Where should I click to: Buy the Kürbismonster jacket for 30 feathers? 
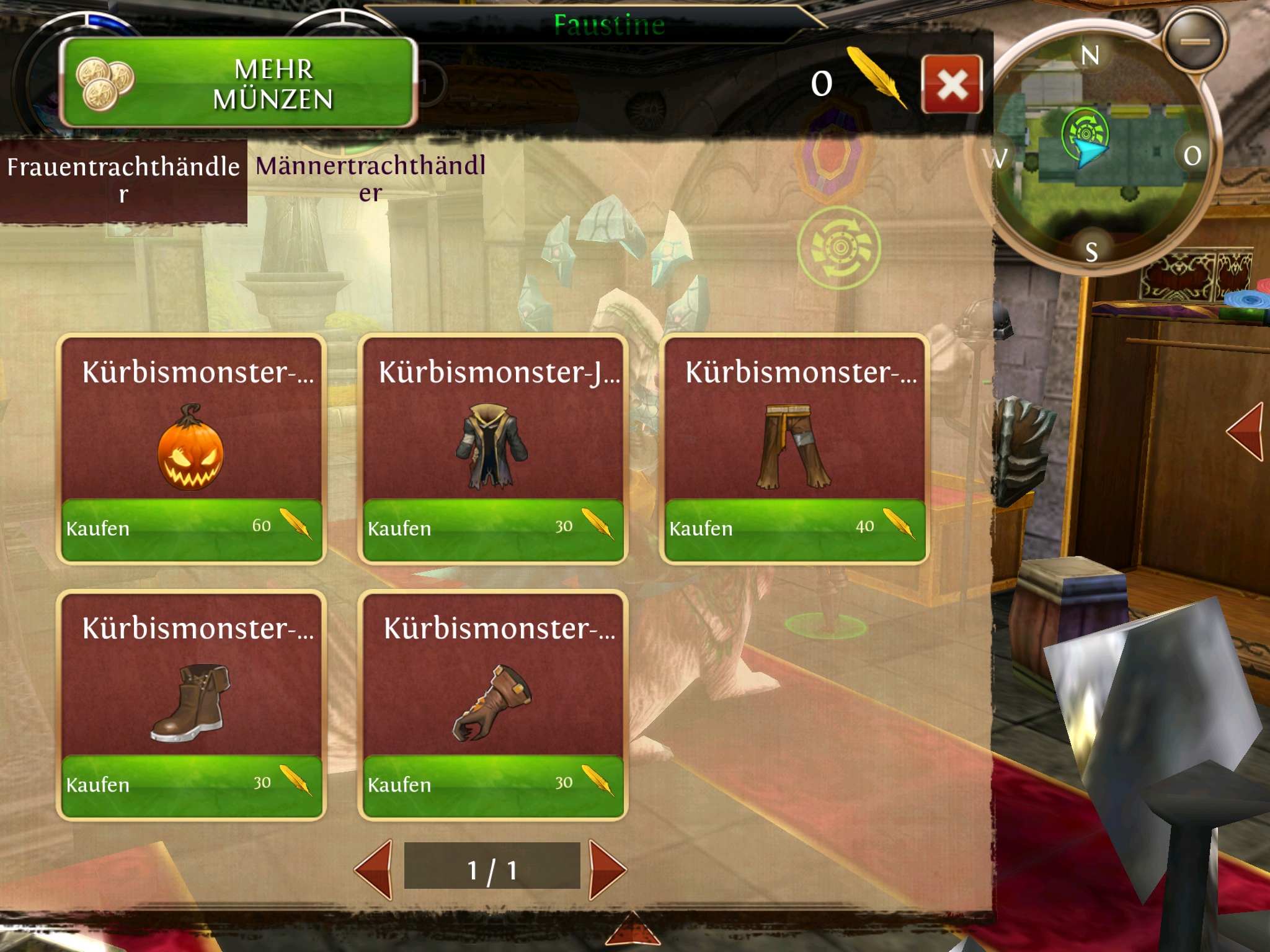click(493, 529)
